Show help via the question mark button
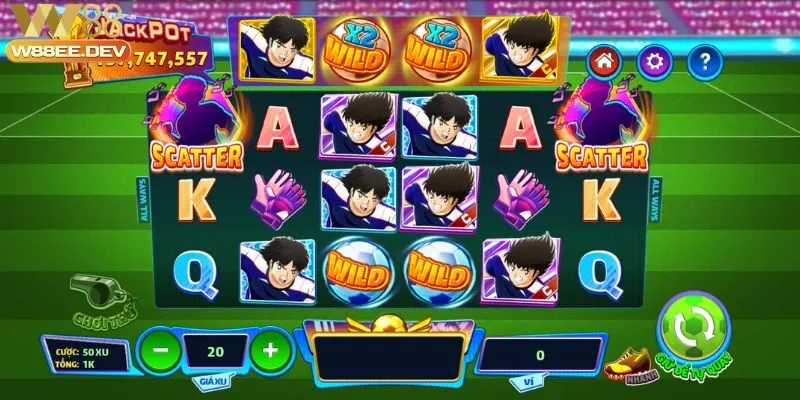This screenshot has width=800, height=400. (705, 63)
